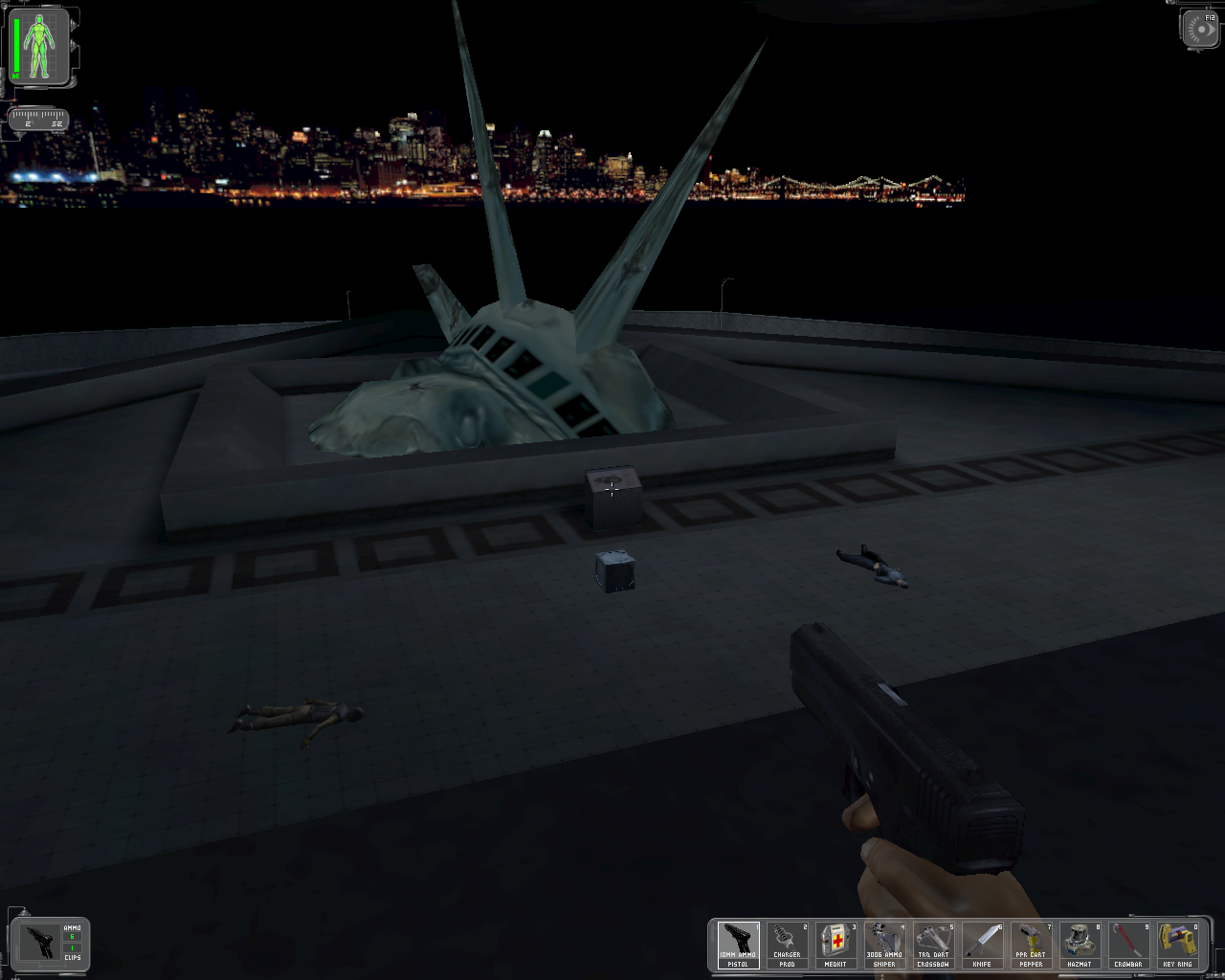1225x980 pixels.
Task: Toggle the light augmentation icon
Action: (x=1200, y=29)
